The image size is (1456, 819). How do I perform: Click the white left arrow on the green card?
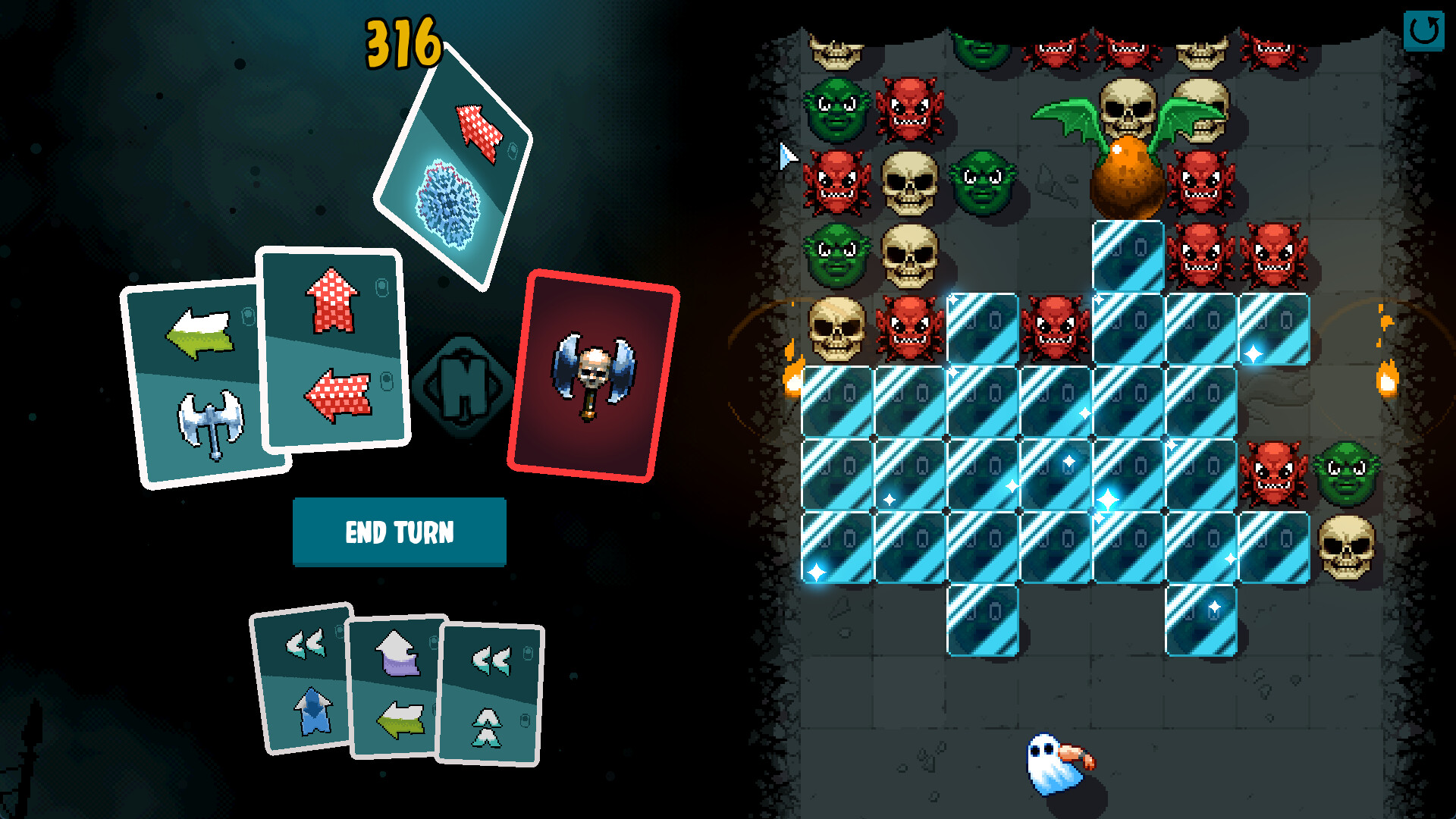199,331
